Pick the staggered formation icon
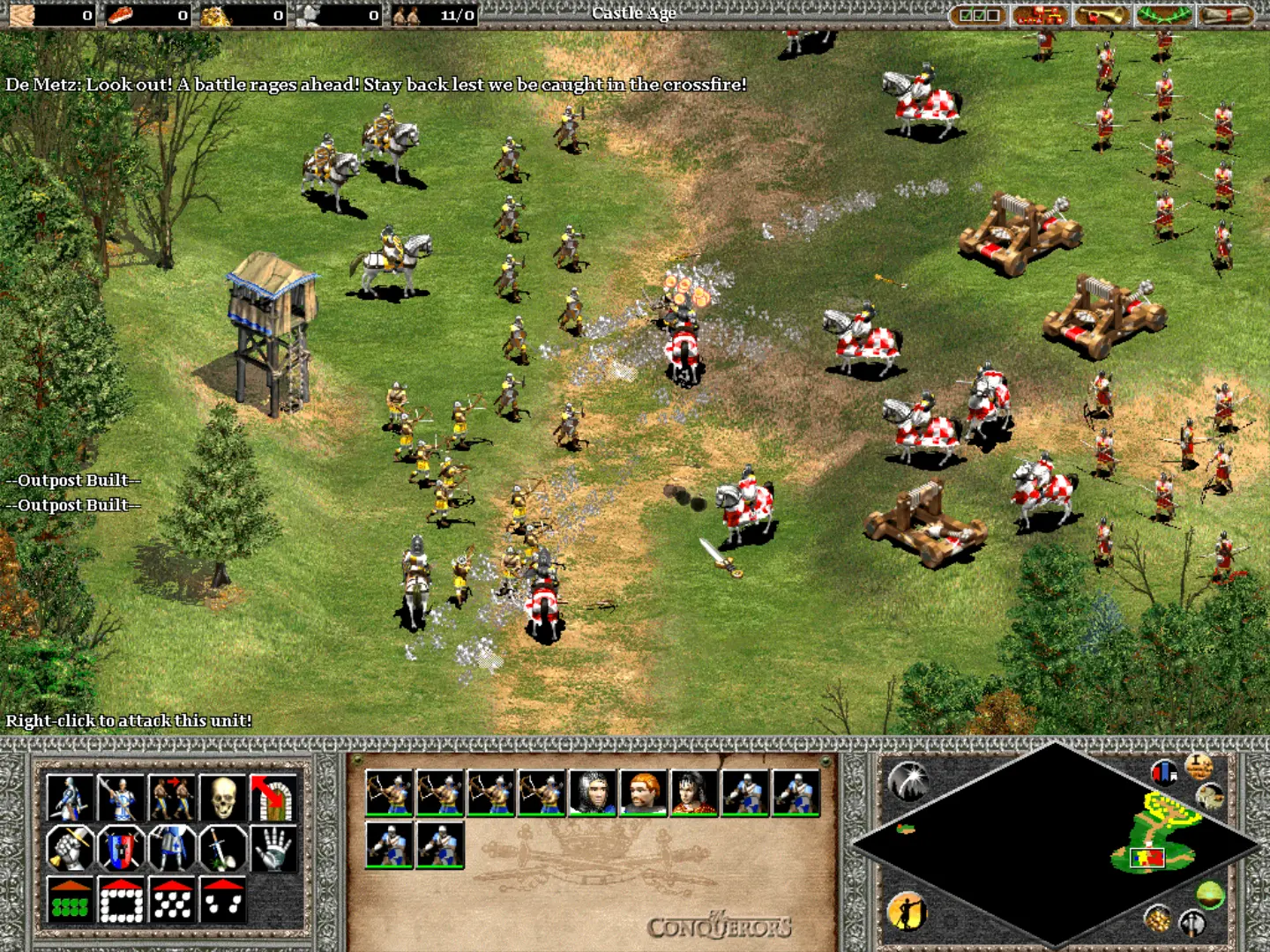The height and width of the screenshot is (952, 1270). (172, 900)
